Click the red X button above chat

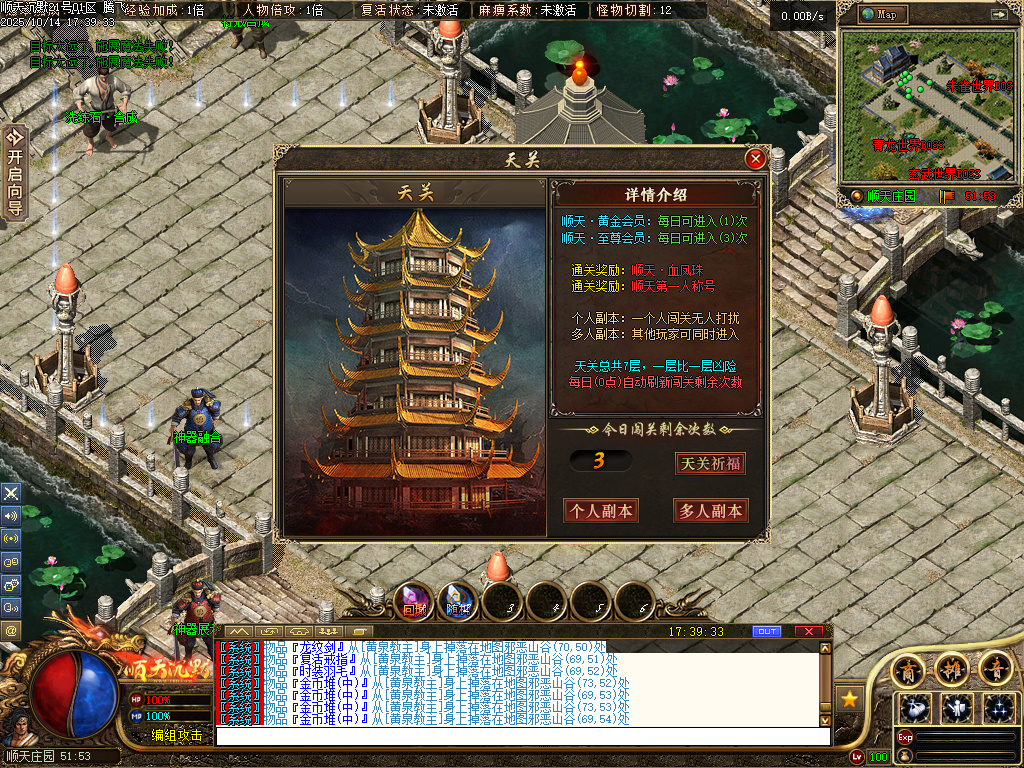pyautogui.click(x=808, y=631)
